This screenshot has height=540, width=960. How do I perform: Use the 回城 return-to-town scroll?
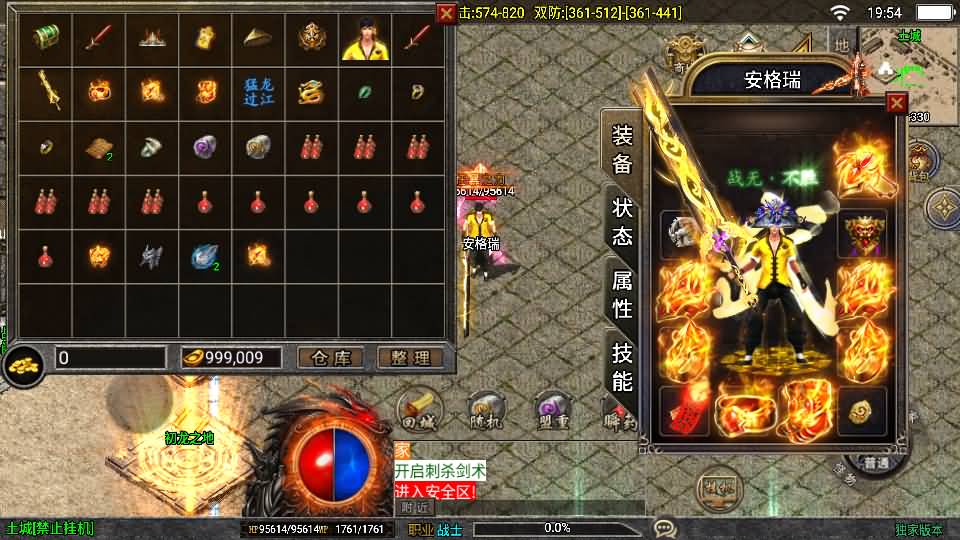click(418, 412)
